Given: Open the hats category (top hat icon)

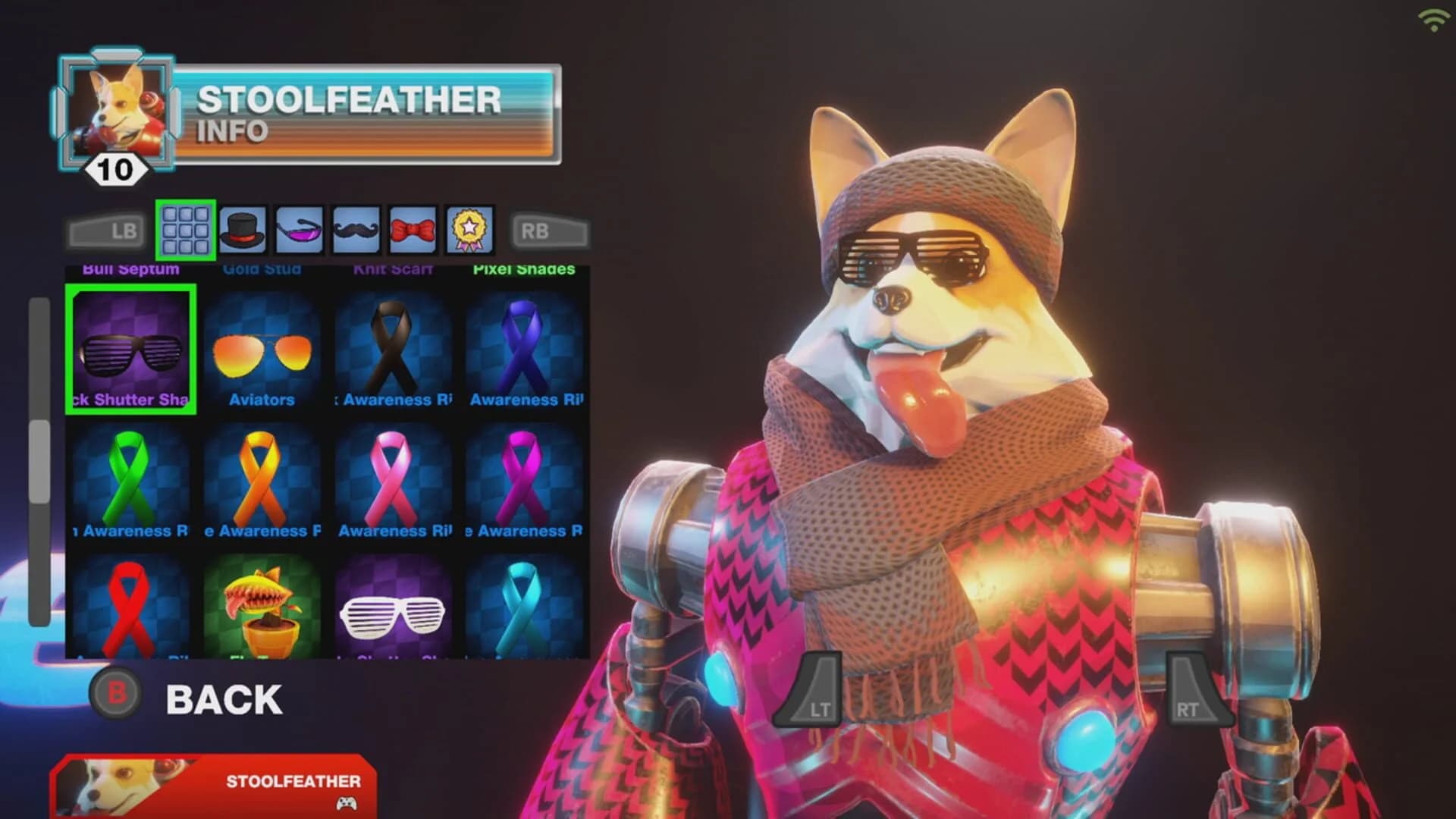Looking at the screenshot, I should (x=242, y=229).
